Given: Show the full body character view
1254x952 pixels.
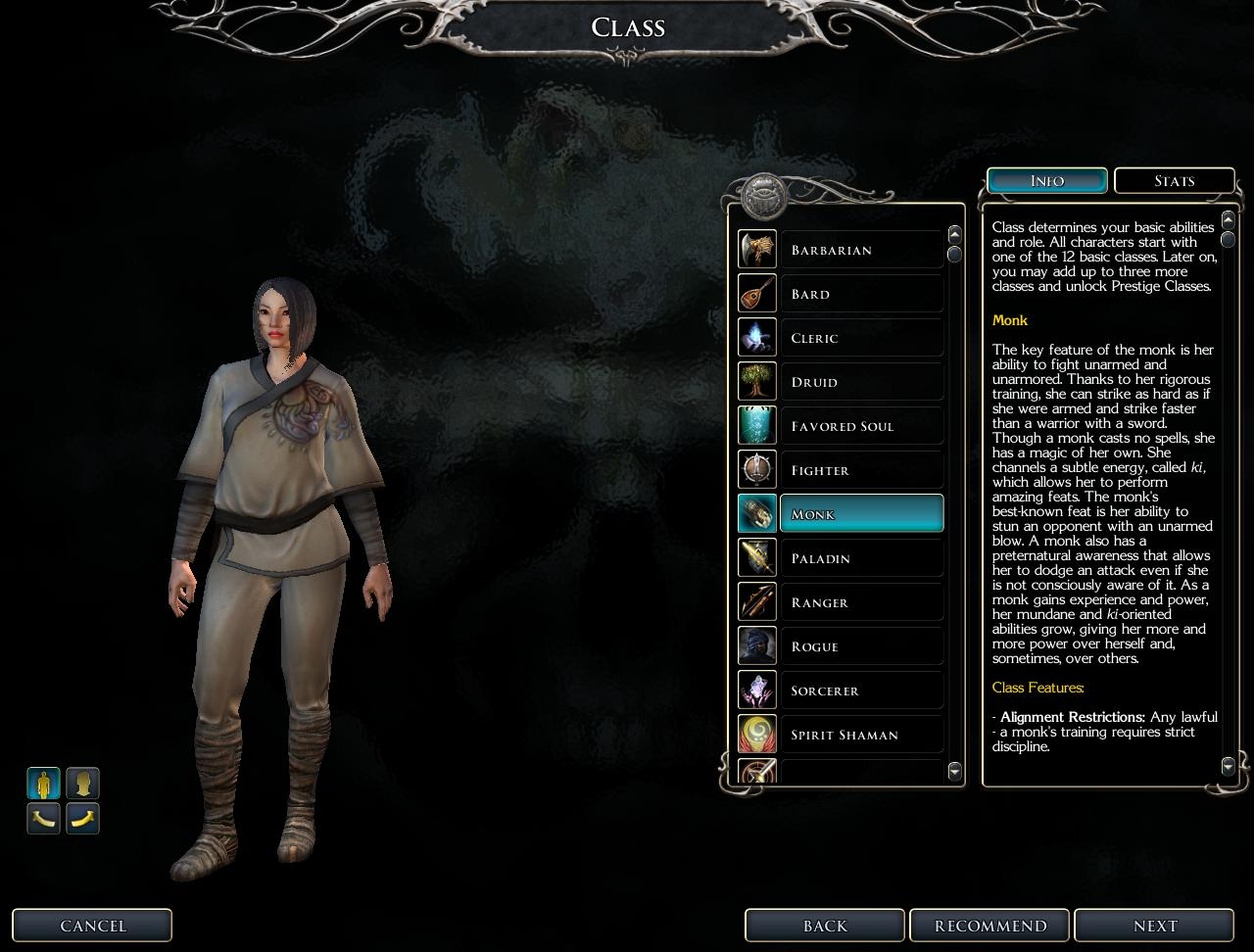Looking at the screenshot, I should [x=44, y=784].
